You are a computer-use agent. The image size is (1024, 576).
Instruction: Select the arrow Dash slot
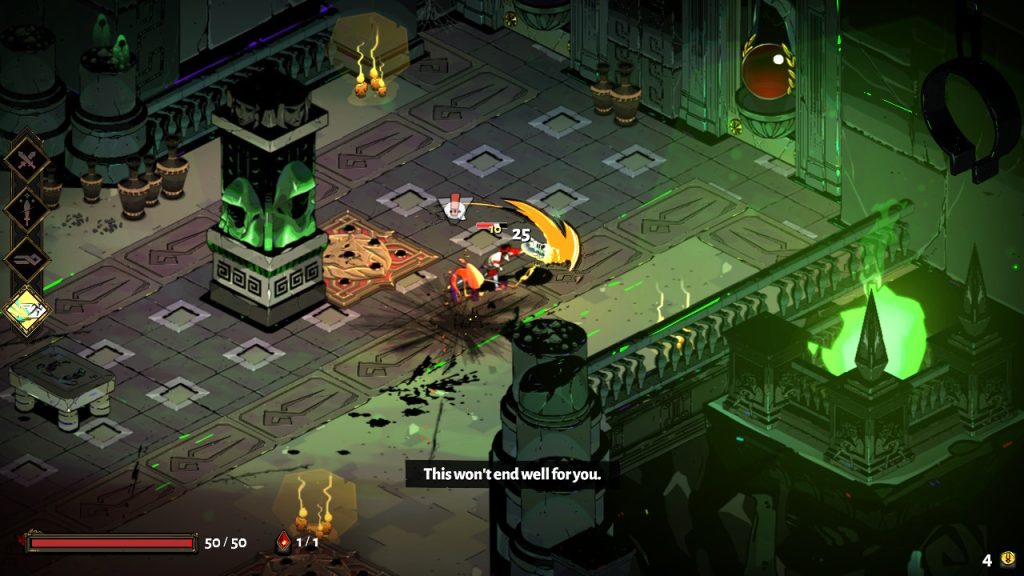(x=27, y=258)
